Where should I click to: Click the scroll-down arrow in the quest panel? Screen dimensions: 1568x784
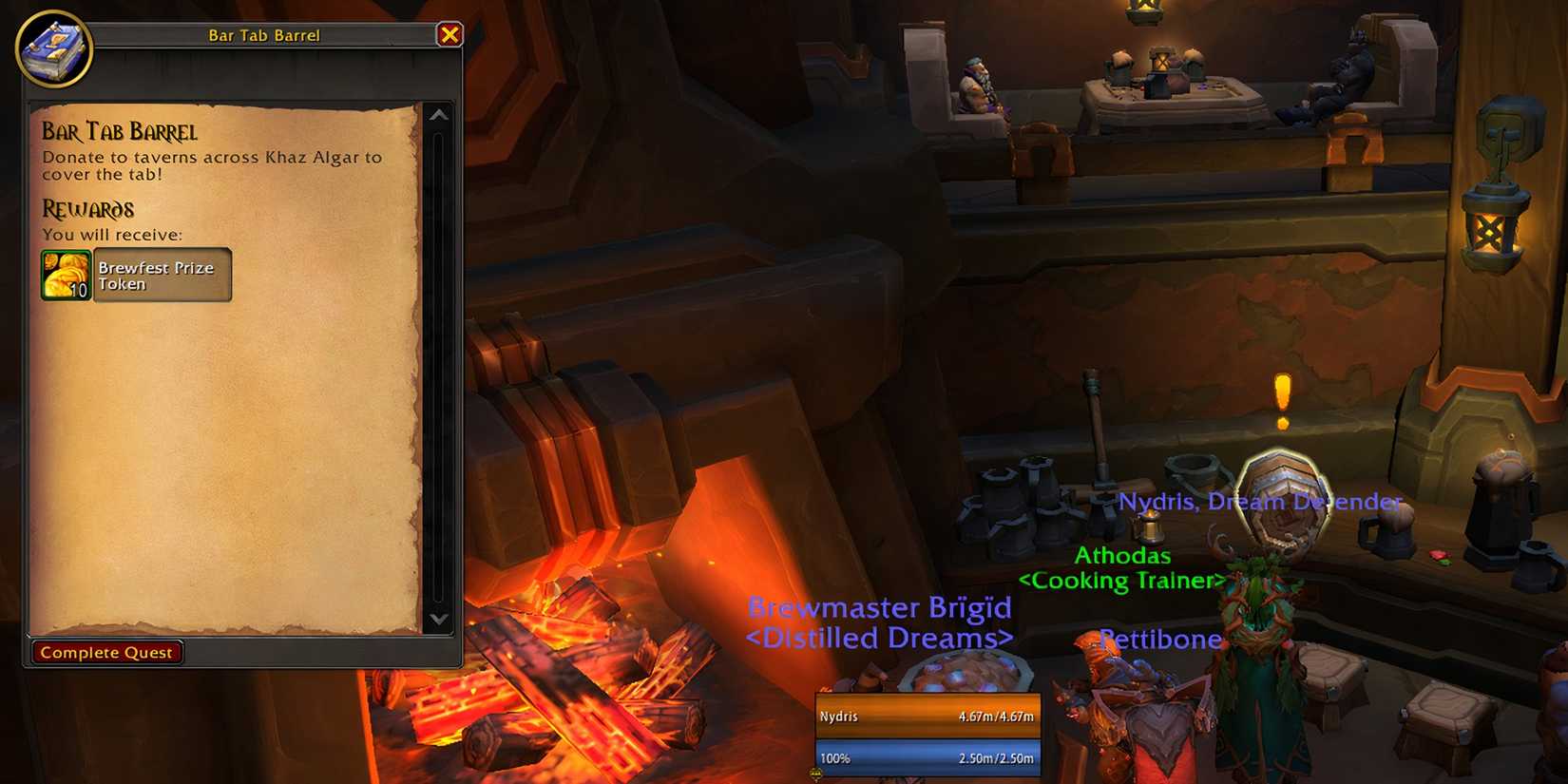437,621
